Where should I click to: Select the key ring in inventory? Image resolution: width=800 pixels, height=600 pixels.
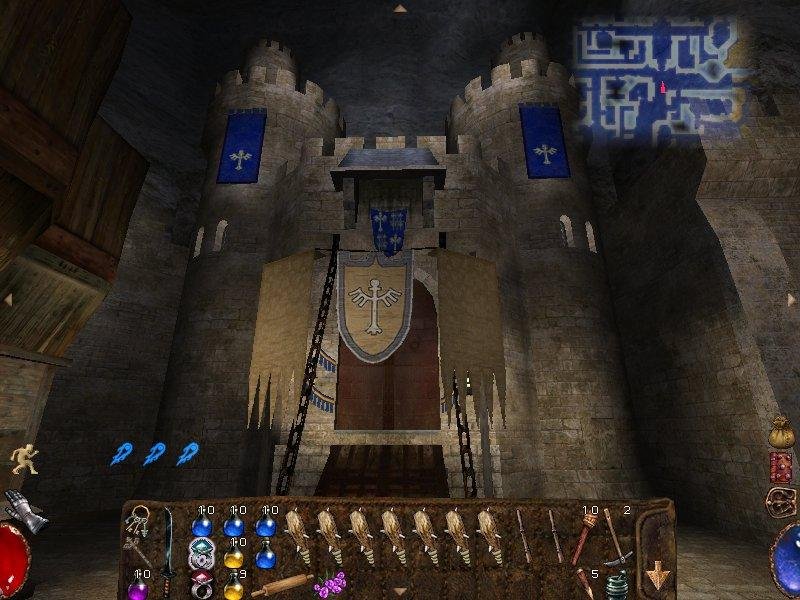pyautogui.click(x=139, y=521)
